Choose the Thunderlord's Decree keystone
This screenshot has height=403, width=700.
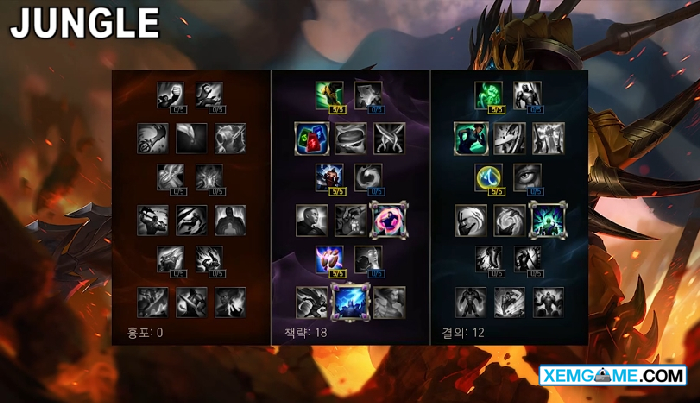pos(350,301)
